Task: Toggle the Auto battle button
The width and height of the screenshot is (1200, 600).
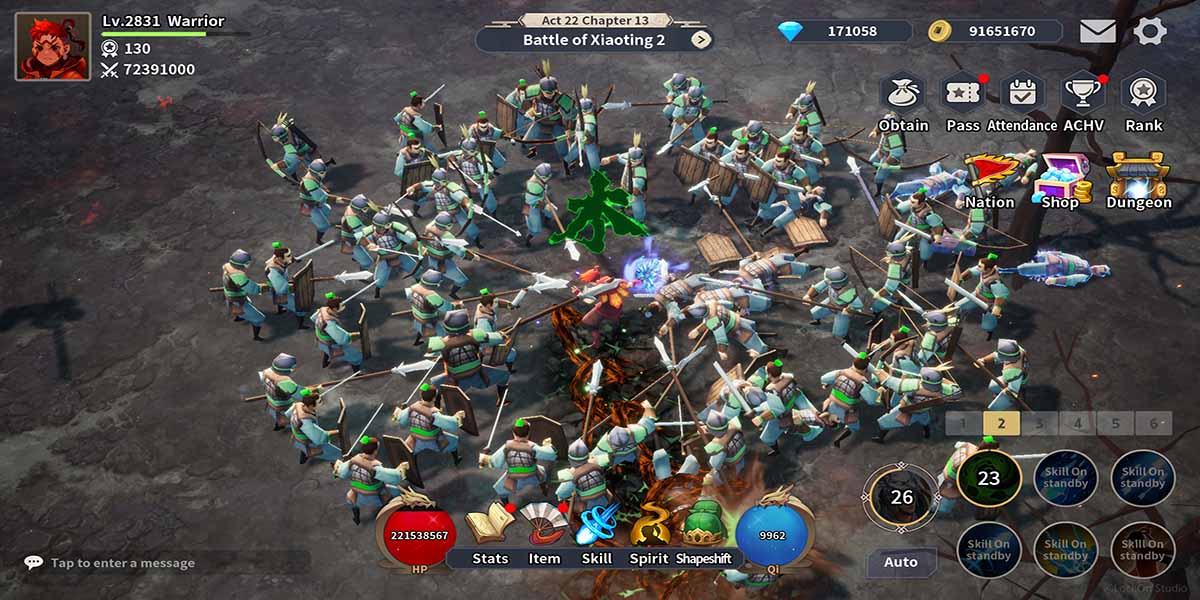Action: [x=901, y=562]
